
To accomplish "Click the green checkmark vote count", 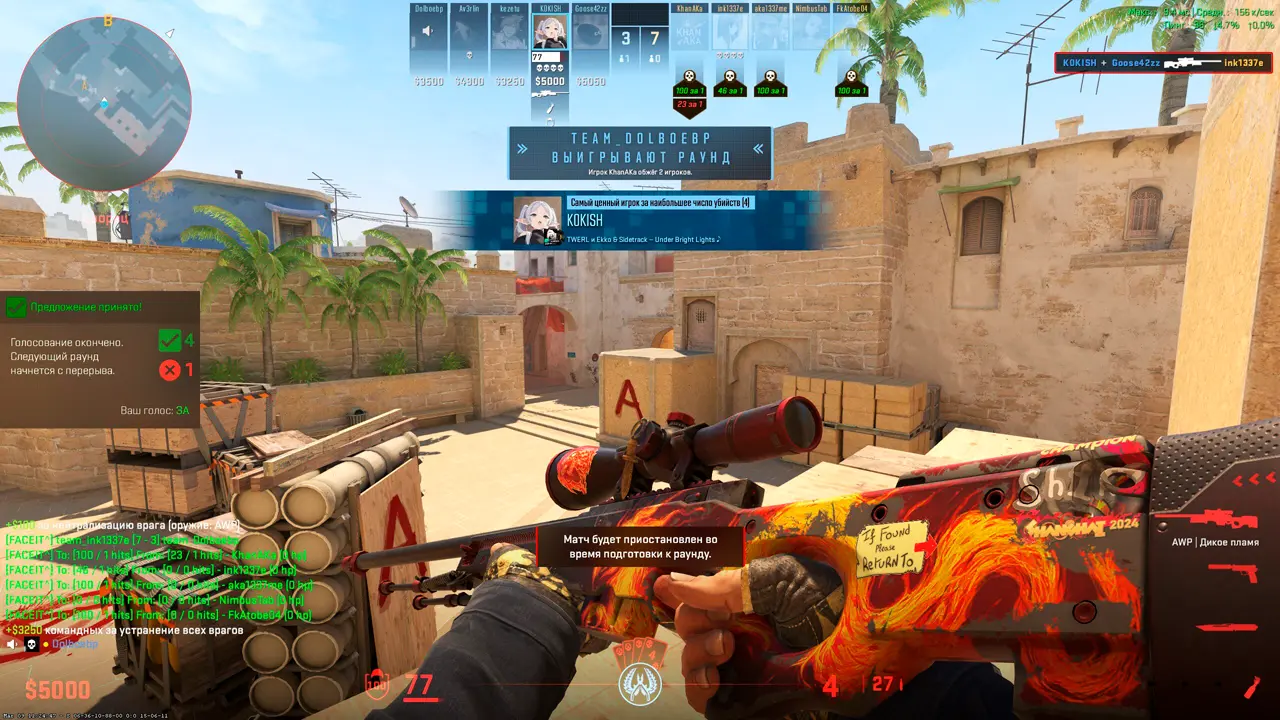I will click(170, 341).
